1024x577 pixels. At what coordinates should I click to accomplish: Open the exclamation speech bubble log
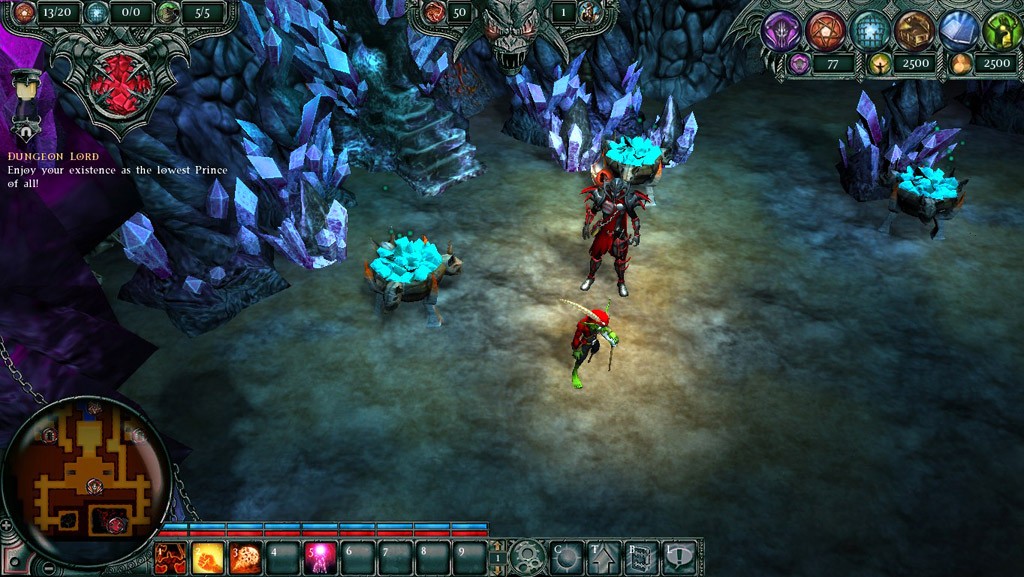[680, 557]
